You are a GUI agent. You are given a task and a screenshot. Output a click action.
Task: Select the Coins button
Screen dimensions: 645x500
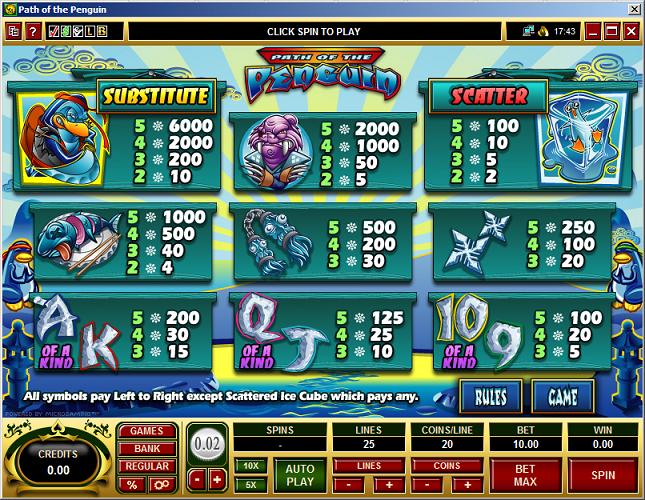pos(448,466)
